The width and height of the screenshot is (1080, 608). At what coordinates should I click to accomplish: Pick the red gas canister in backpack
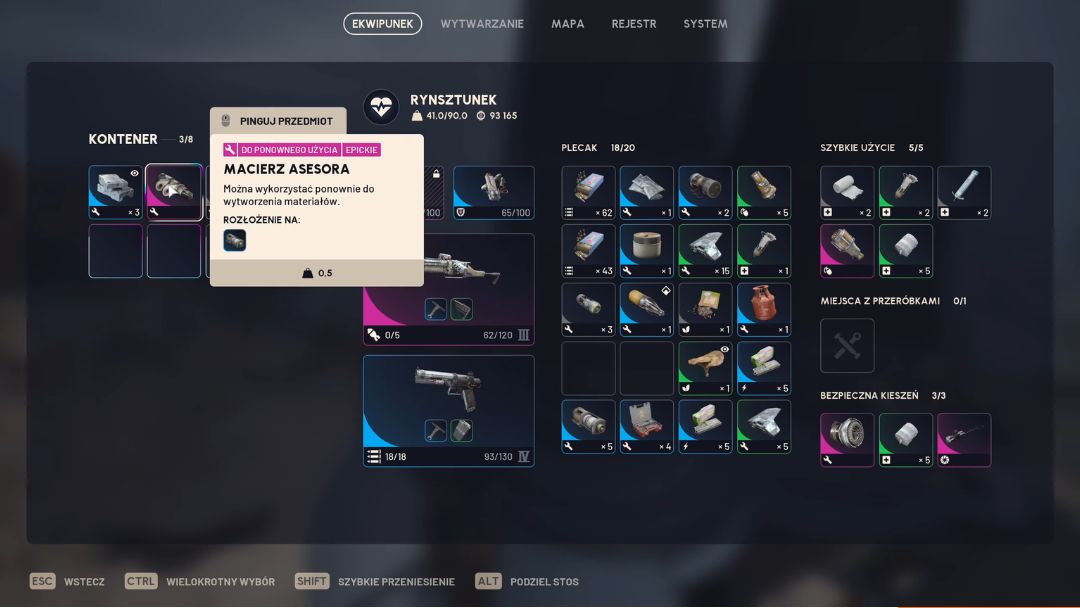764,309
